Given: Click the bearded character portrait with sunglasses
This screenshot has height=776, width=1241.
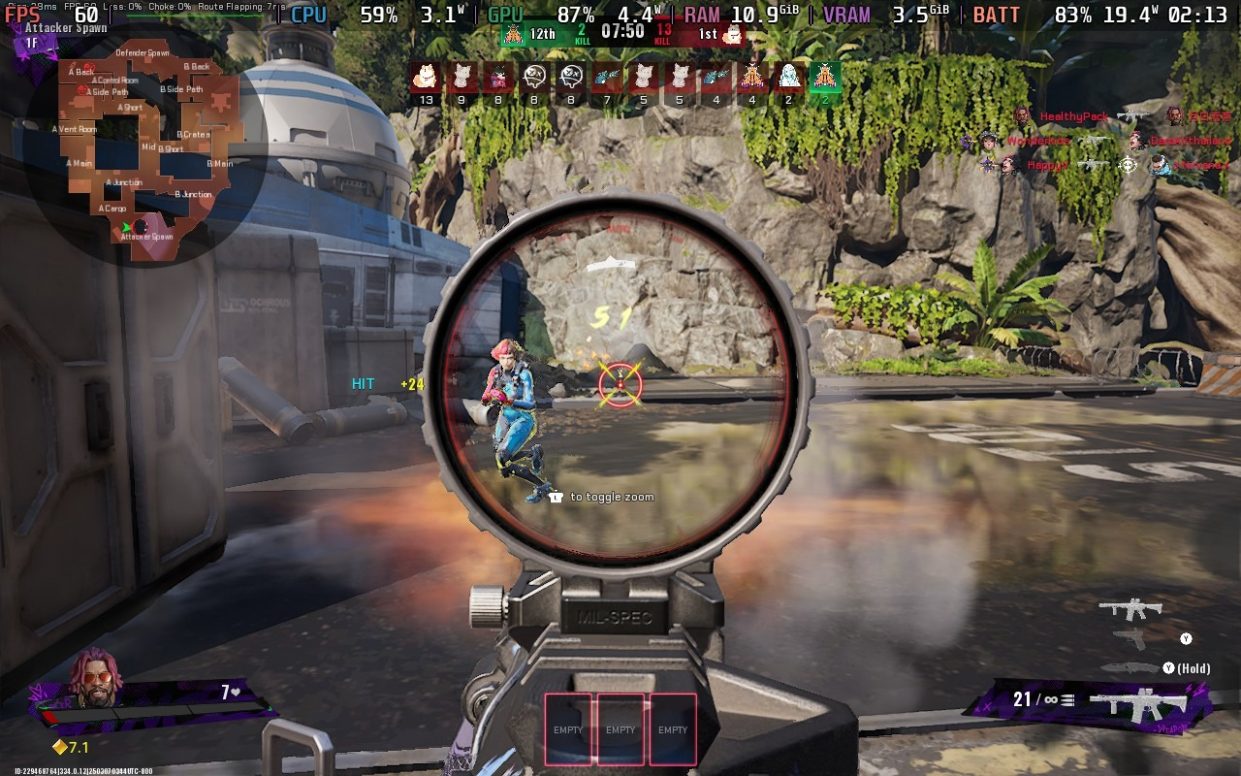Looking at the screenshot, I should coord(96,678).
